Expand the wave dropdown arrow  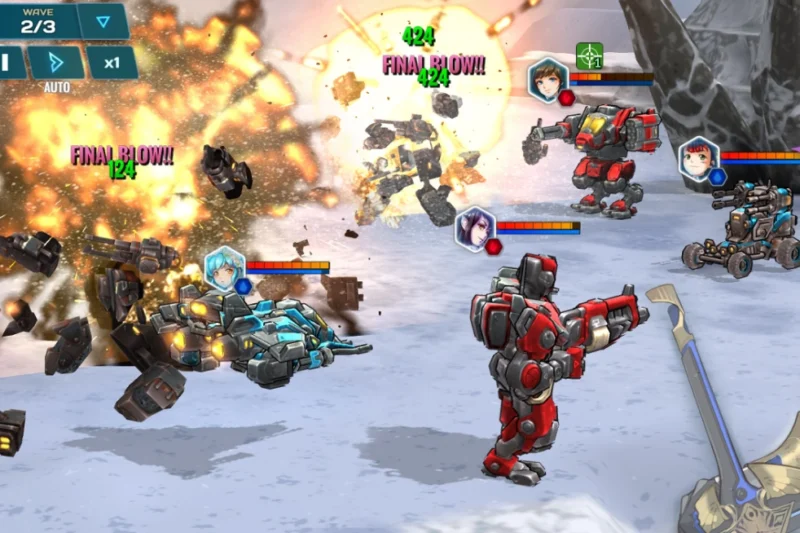[x=103, y=21]
